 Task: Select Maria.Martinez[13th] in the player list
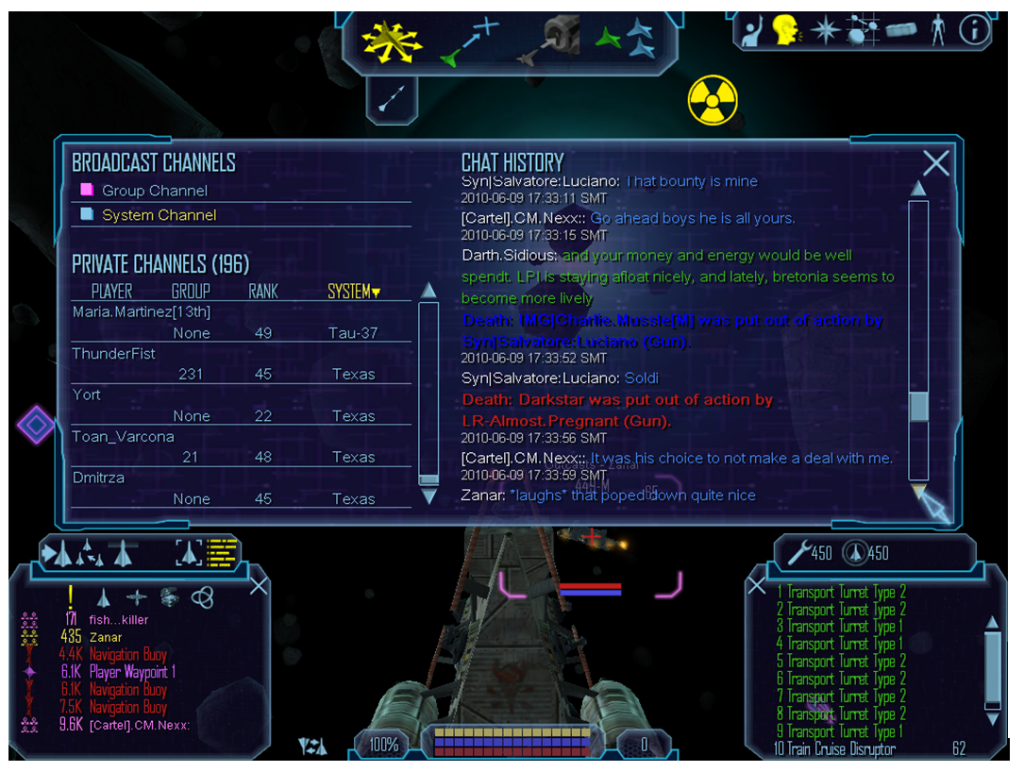tap(141, 312)
